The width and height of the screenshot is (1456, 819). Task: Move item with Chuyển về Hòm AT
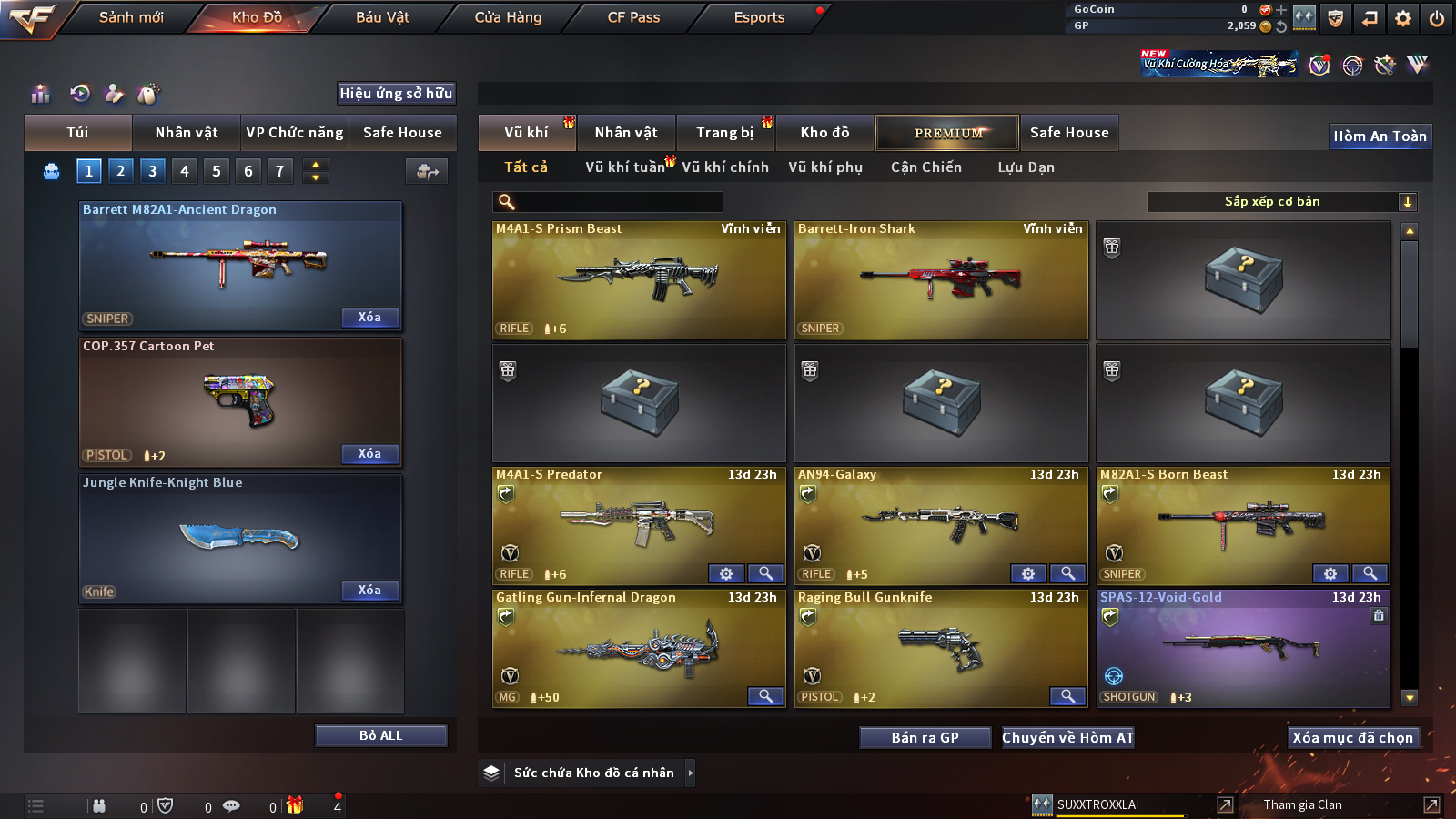(x=1068, y=737)
